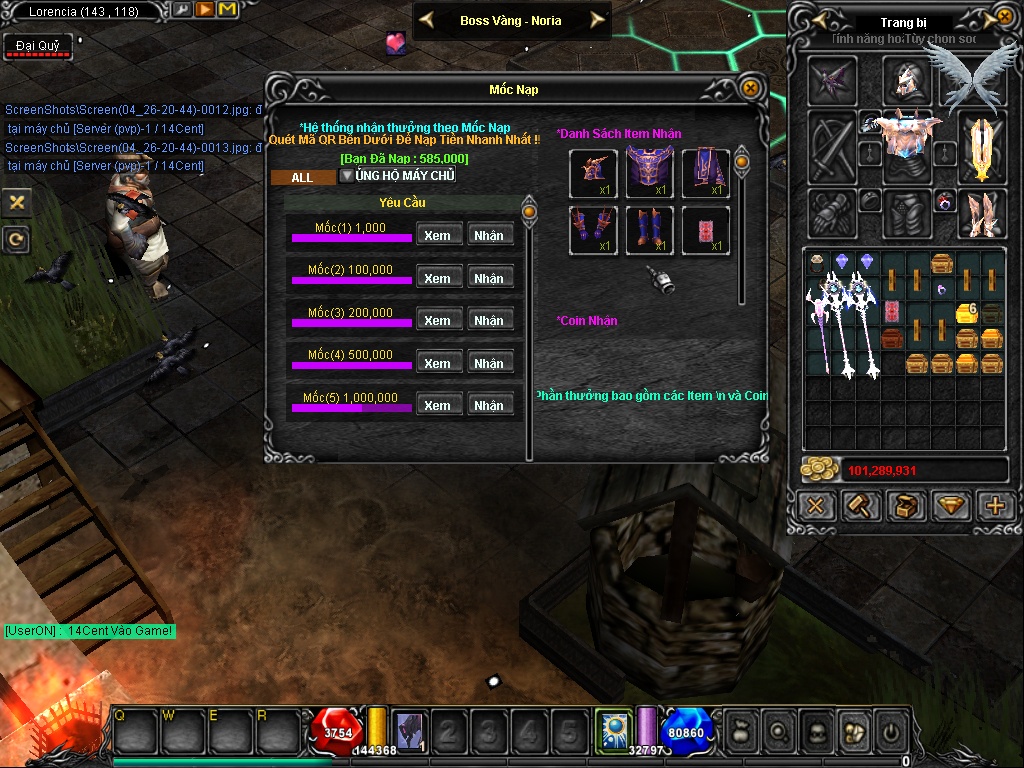1024x768 pixels.
Task: Click Xem for Mốc(1) 1,000
Action: pos(437,236)
